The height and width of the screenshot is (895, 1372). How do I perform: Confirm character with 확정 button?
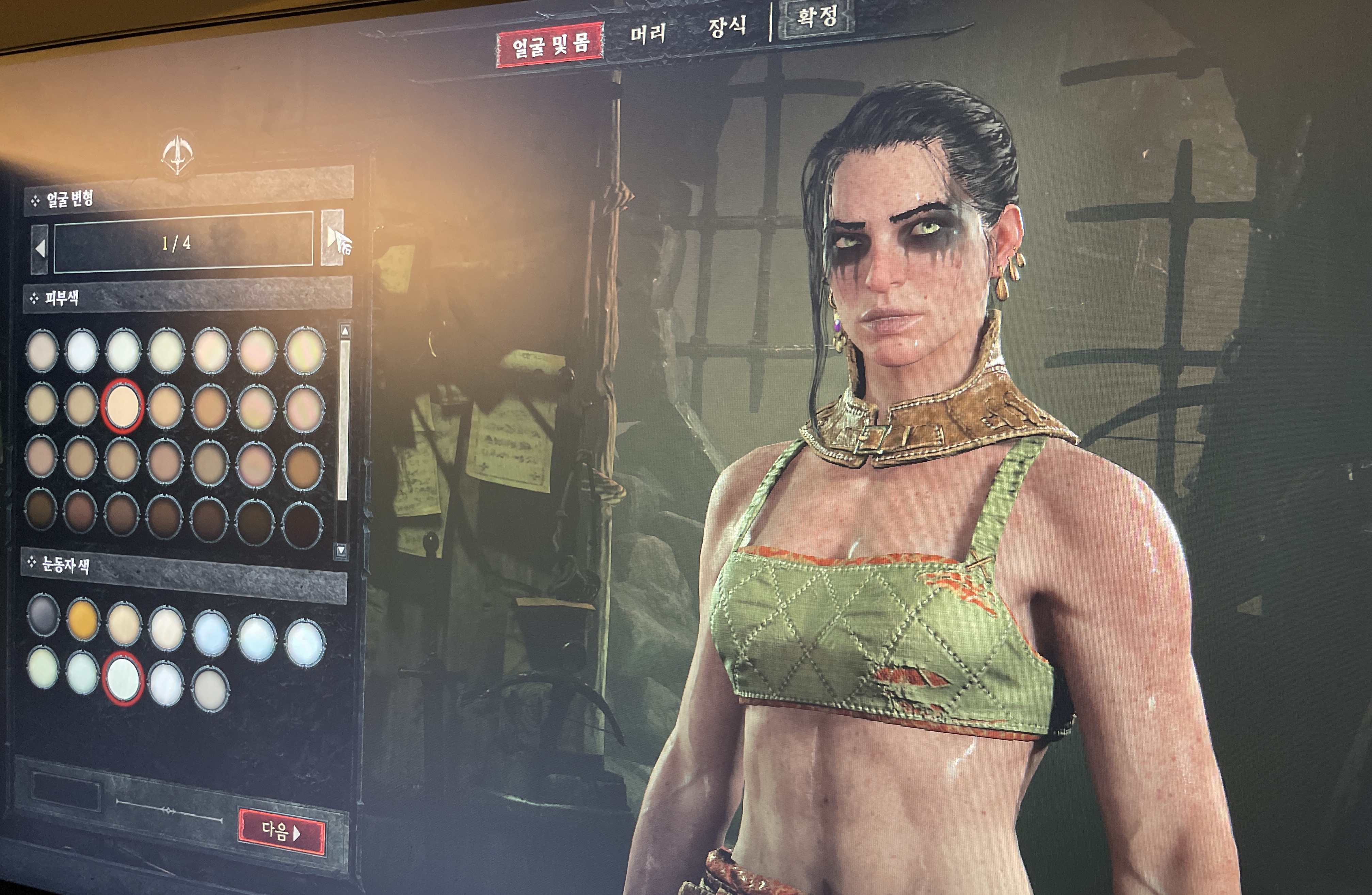[x=816, y=17]
